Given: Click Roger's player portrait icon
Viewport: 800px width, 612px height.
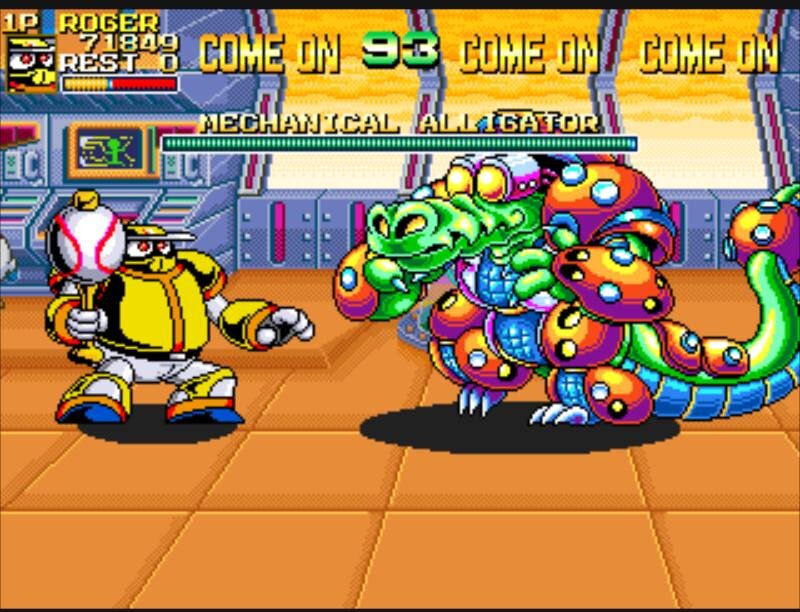Looking at the screenshot, I should (x=31, y=64).
